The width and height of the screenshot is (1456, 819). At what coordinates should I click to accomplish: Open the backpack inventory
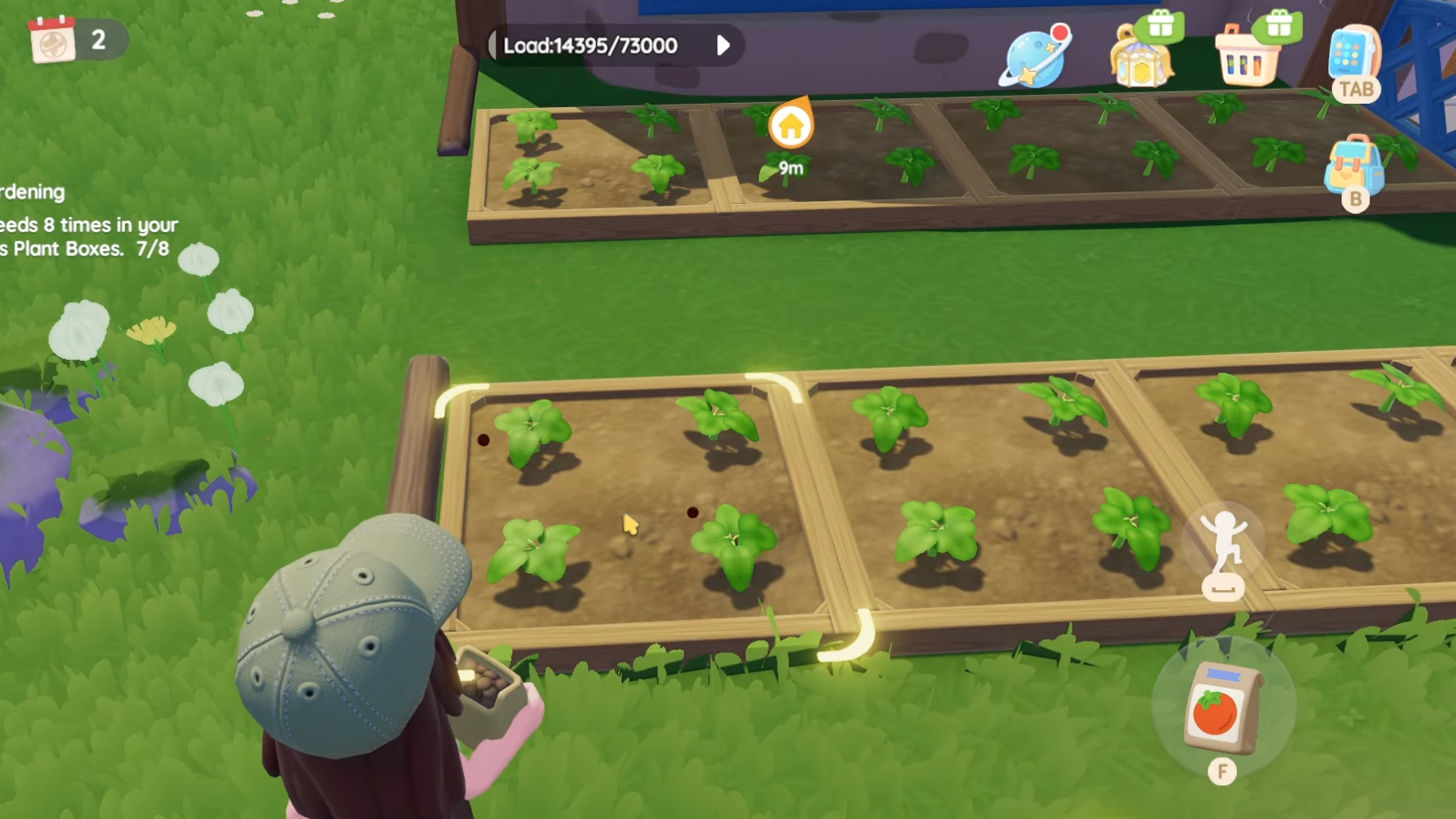[1353, 165]
